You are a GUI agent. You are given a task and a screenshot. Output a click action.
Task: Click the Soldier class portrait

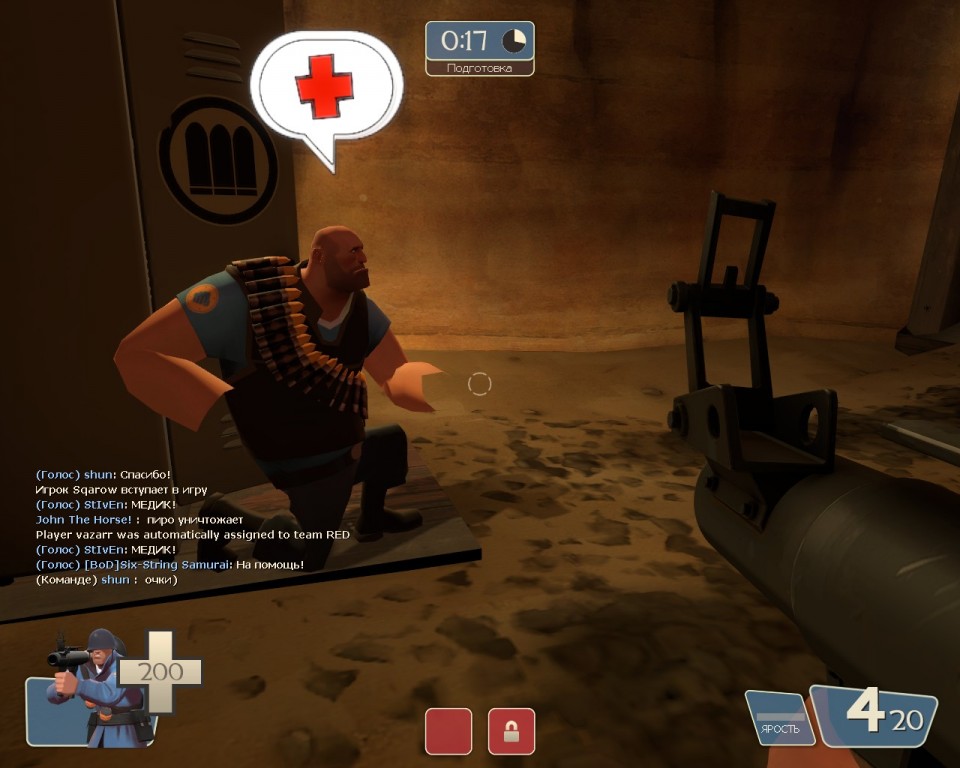[x=90, y=689]
